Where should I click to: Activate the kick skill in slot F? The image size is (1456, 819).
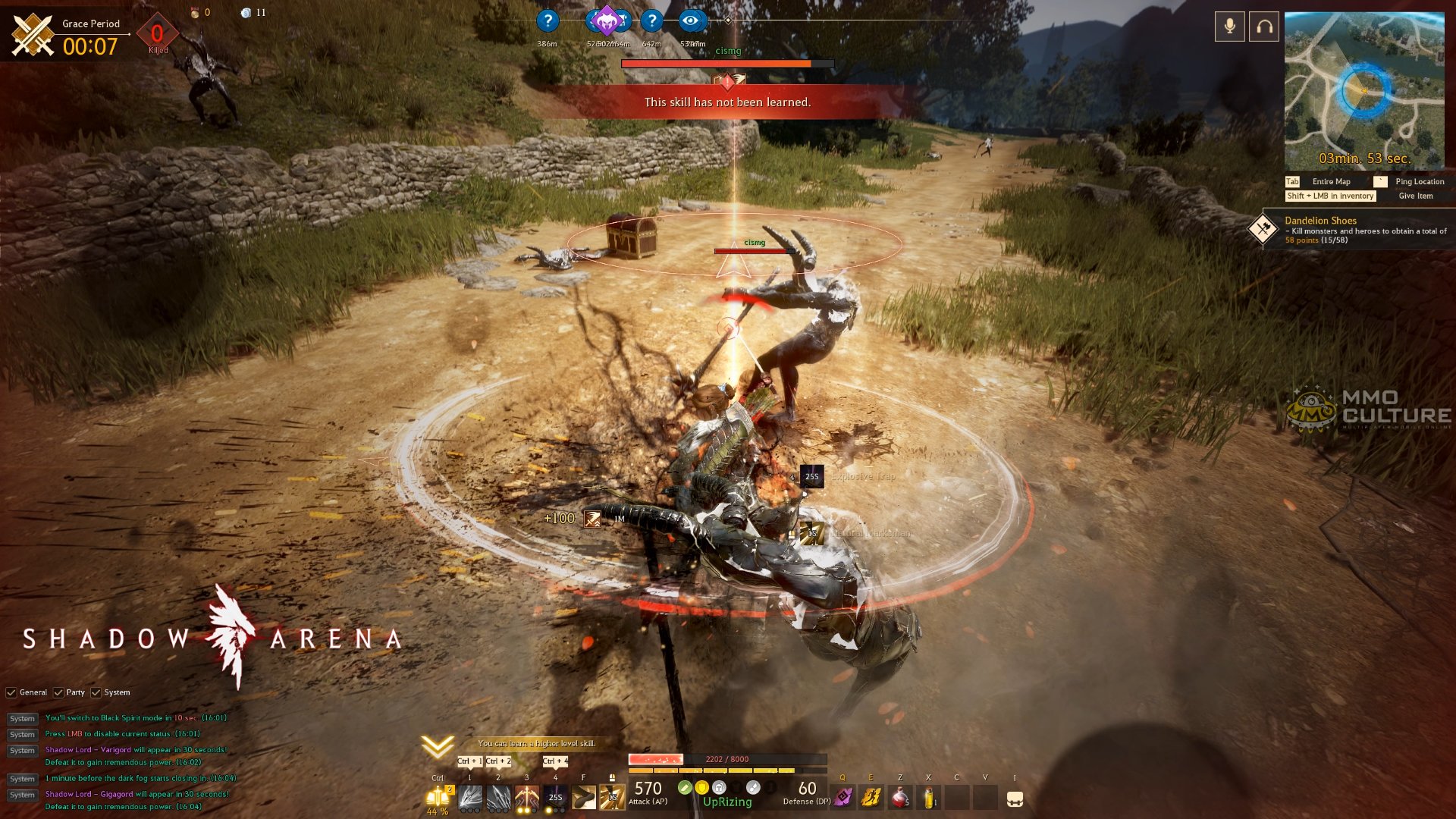coord(583,798)
